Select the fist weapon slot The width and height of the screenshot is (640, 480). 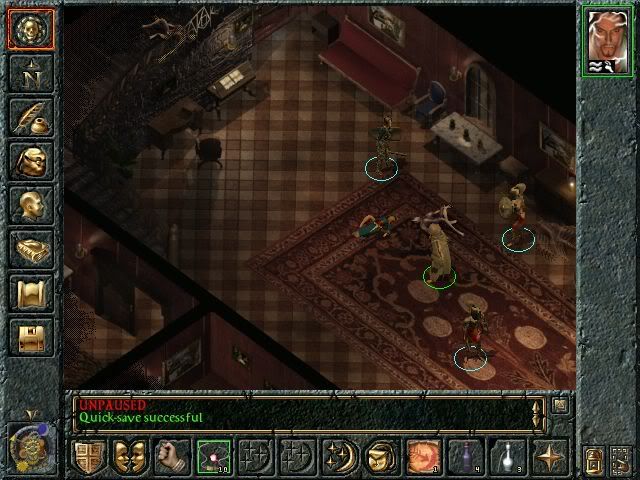[x=172, y=456]
